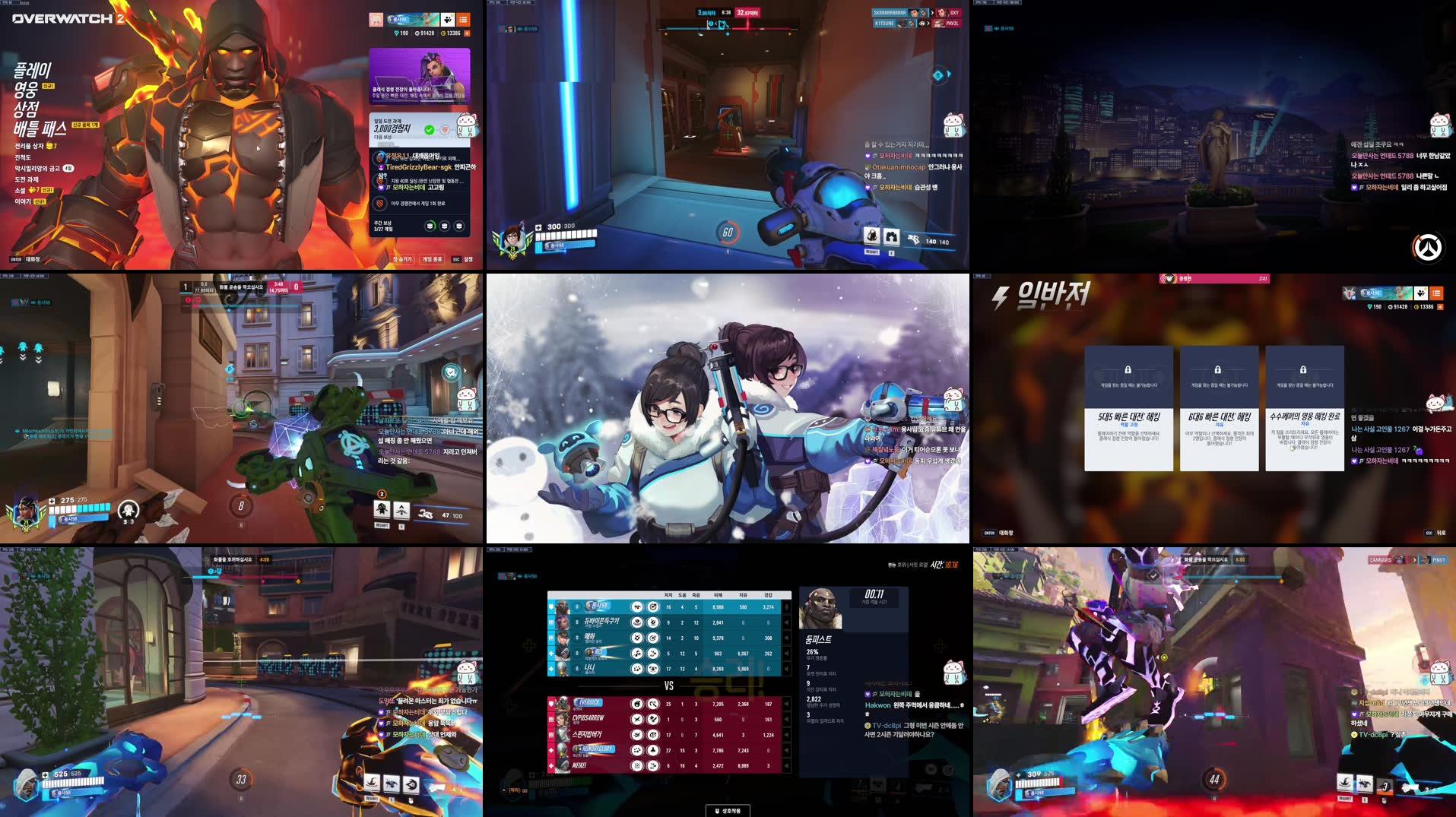Click the 게임 종료 quit button
The height and width of the screenshot is (817, 1456).
tap(433, 260)
